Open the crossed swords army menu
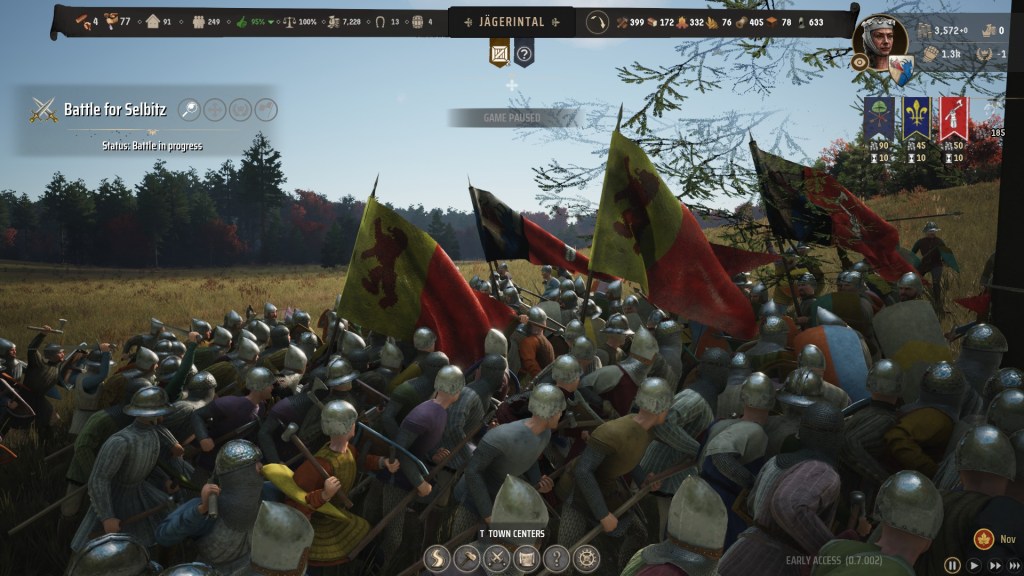 click(497, 558)
